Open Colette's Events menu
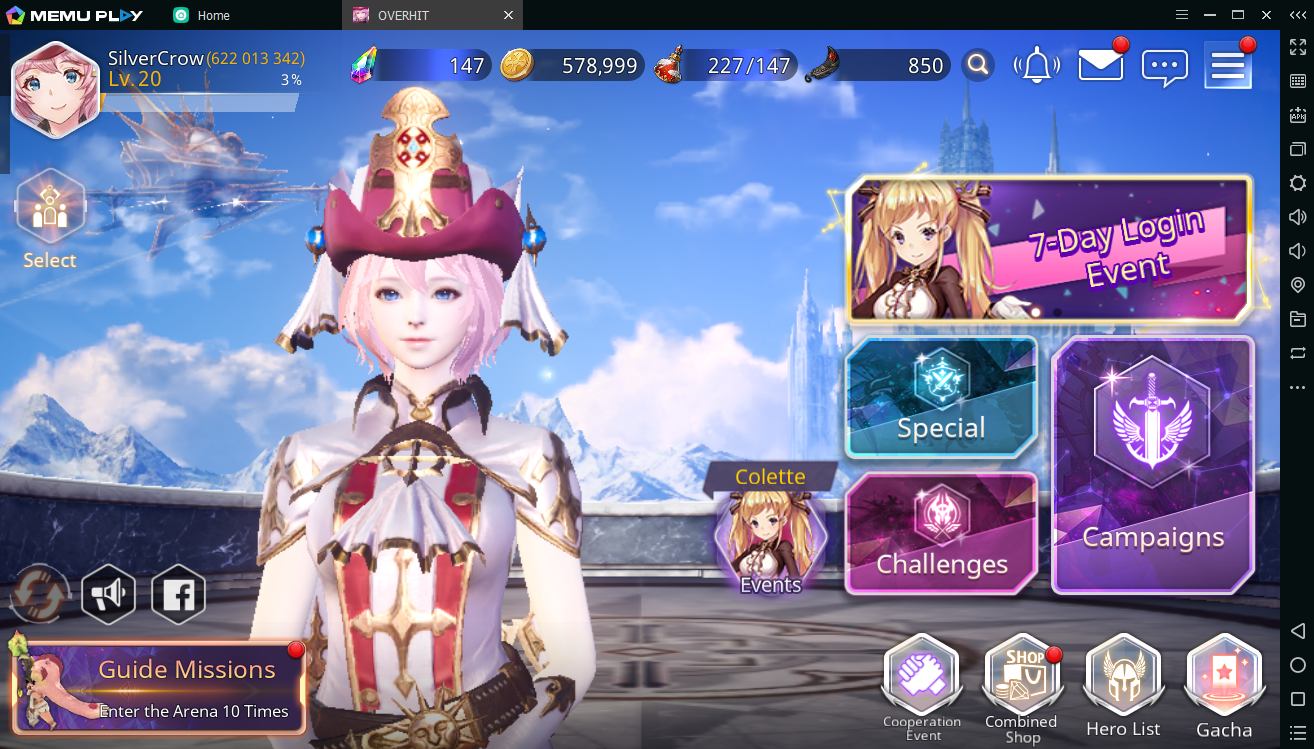 (771, 542)
